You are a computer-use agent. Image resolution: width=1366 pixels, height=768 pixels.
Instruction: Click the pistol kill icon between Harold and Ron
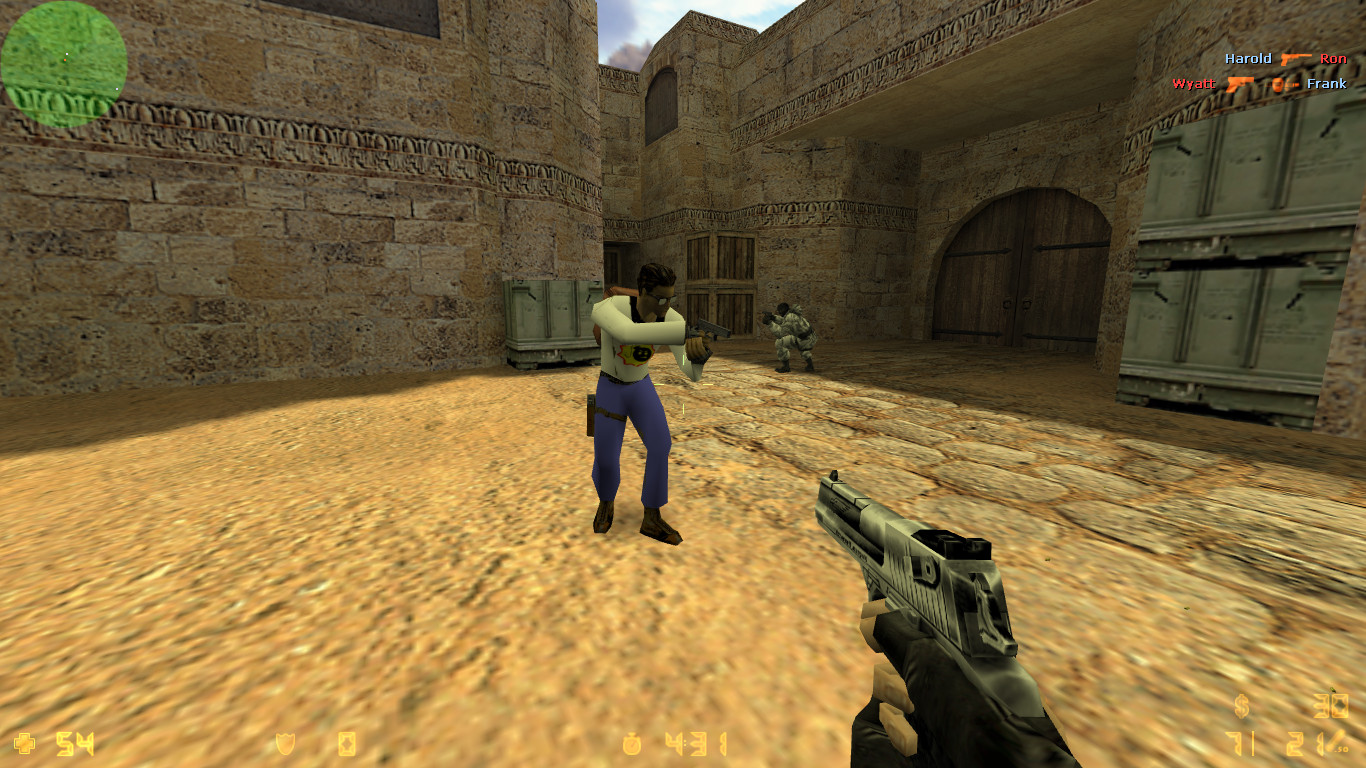1296,58
